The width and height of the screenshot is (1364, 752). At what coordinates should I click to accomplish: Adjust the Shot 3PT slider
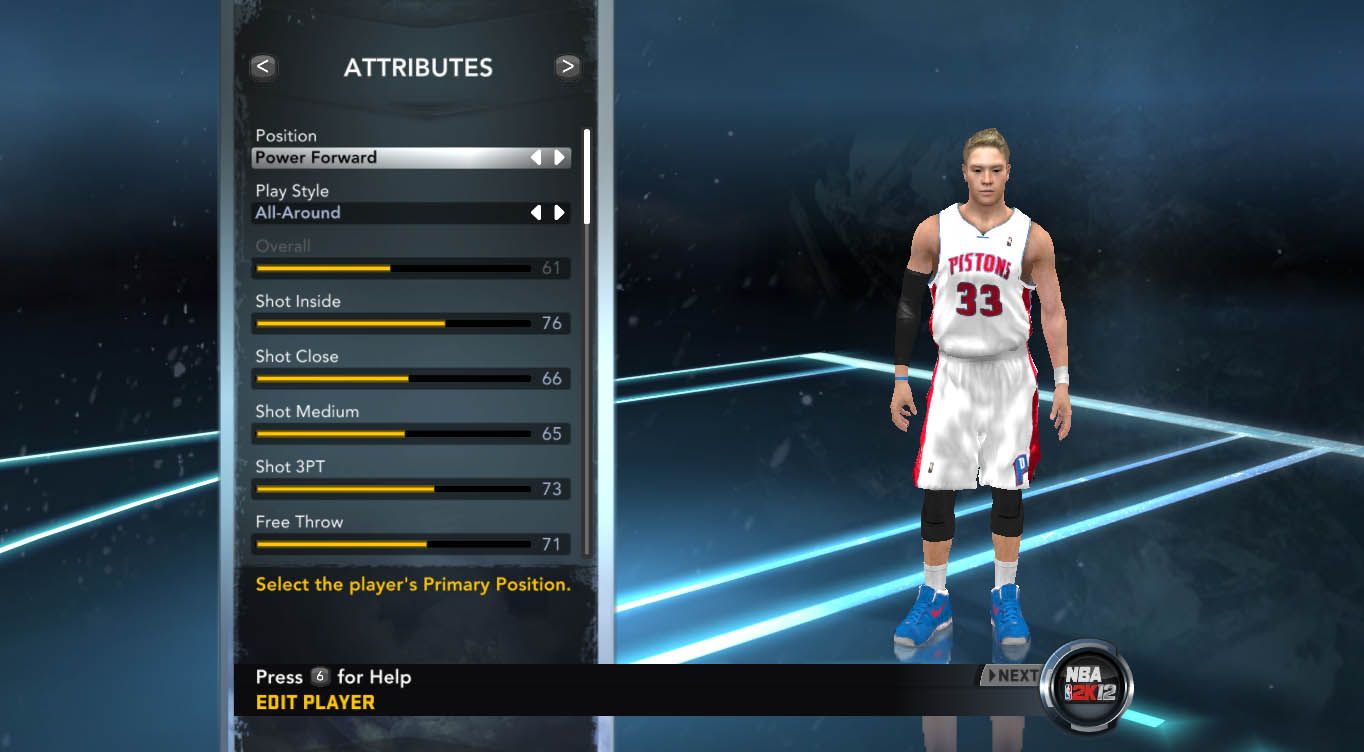coord(394,489)
